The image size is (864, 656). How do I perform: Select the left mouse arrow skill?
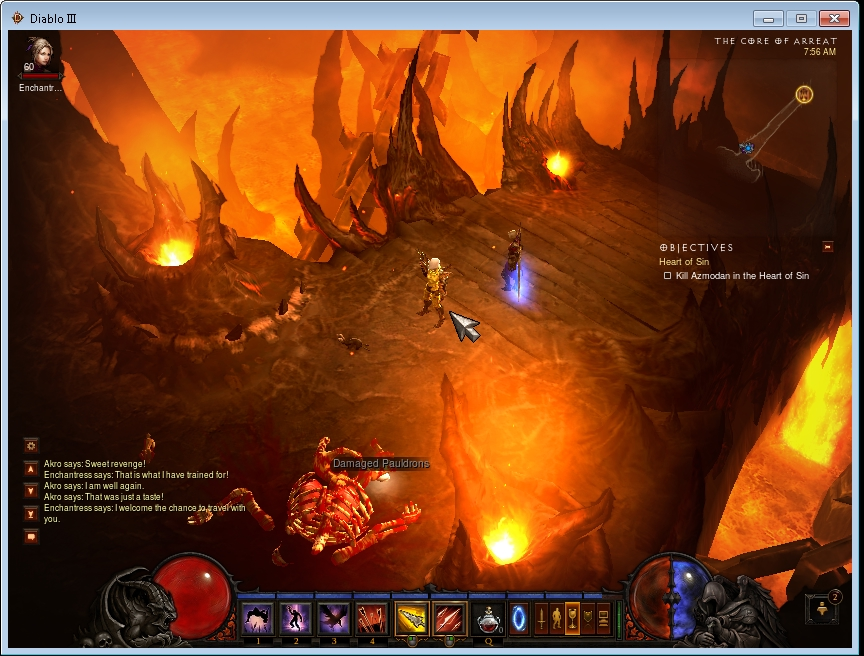pos(411,619)
